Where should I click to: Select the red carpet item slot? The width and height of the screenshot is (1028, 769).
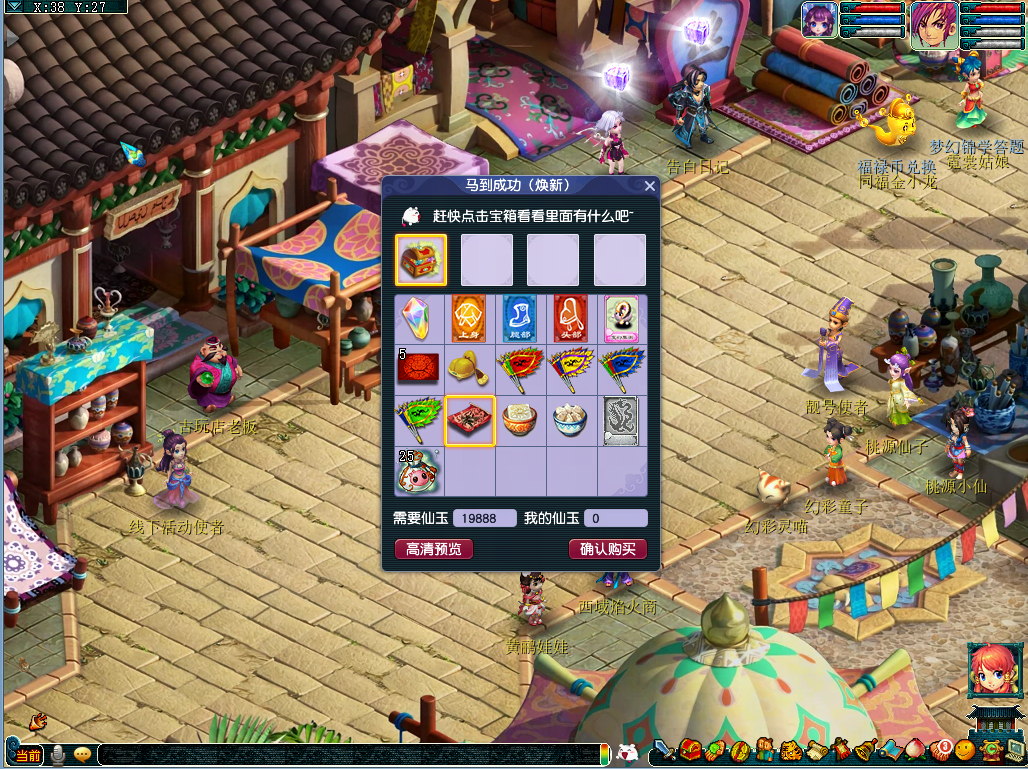pos(470,420)
